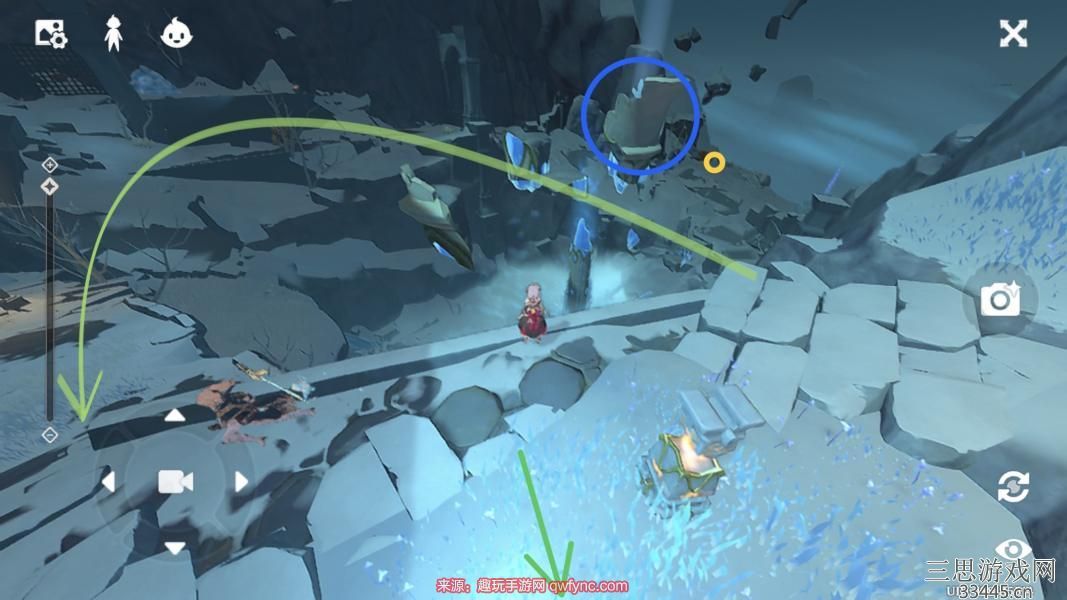
Task: Move camera right with the right arrow
Action: click(241, 482)
